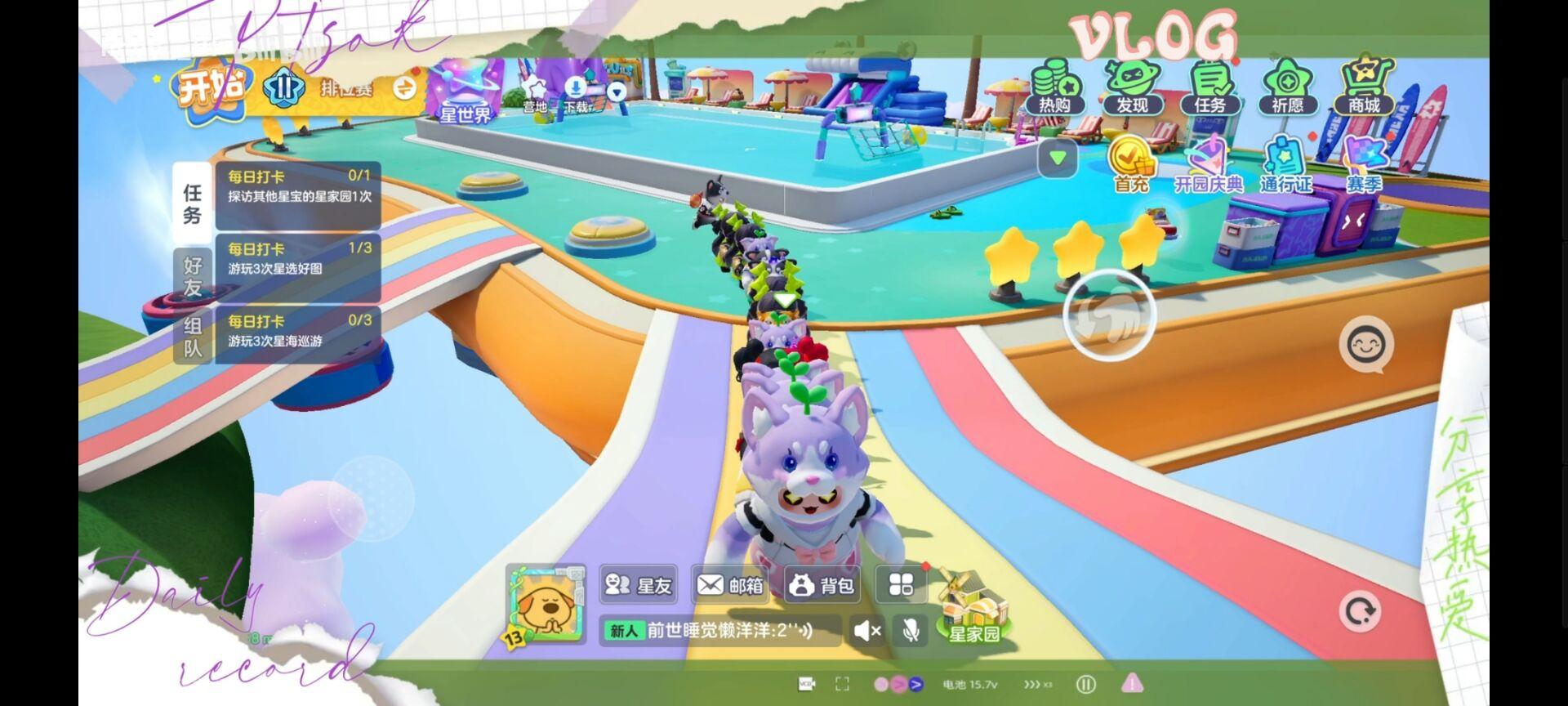Open the 通行证 battle pass
Screen dimensions: 1568x706
[1286, 165]
